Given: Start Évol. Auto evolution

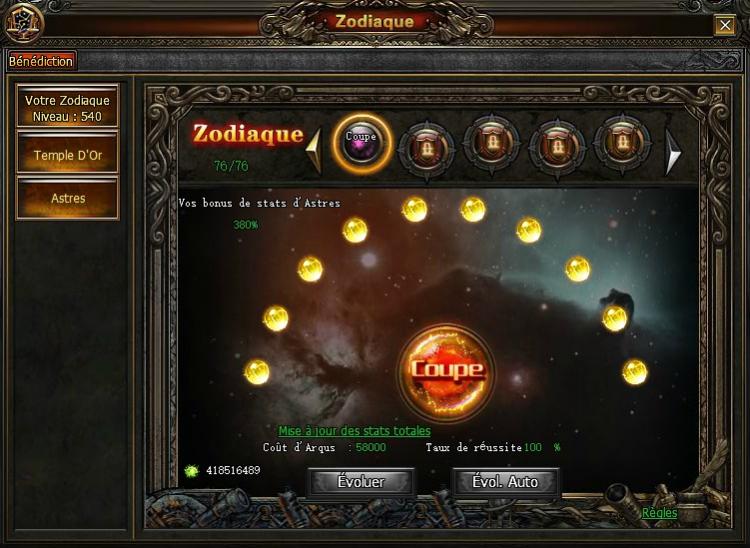Looking at the screenshot, I should pyautogui.click(x=505, y=482).
